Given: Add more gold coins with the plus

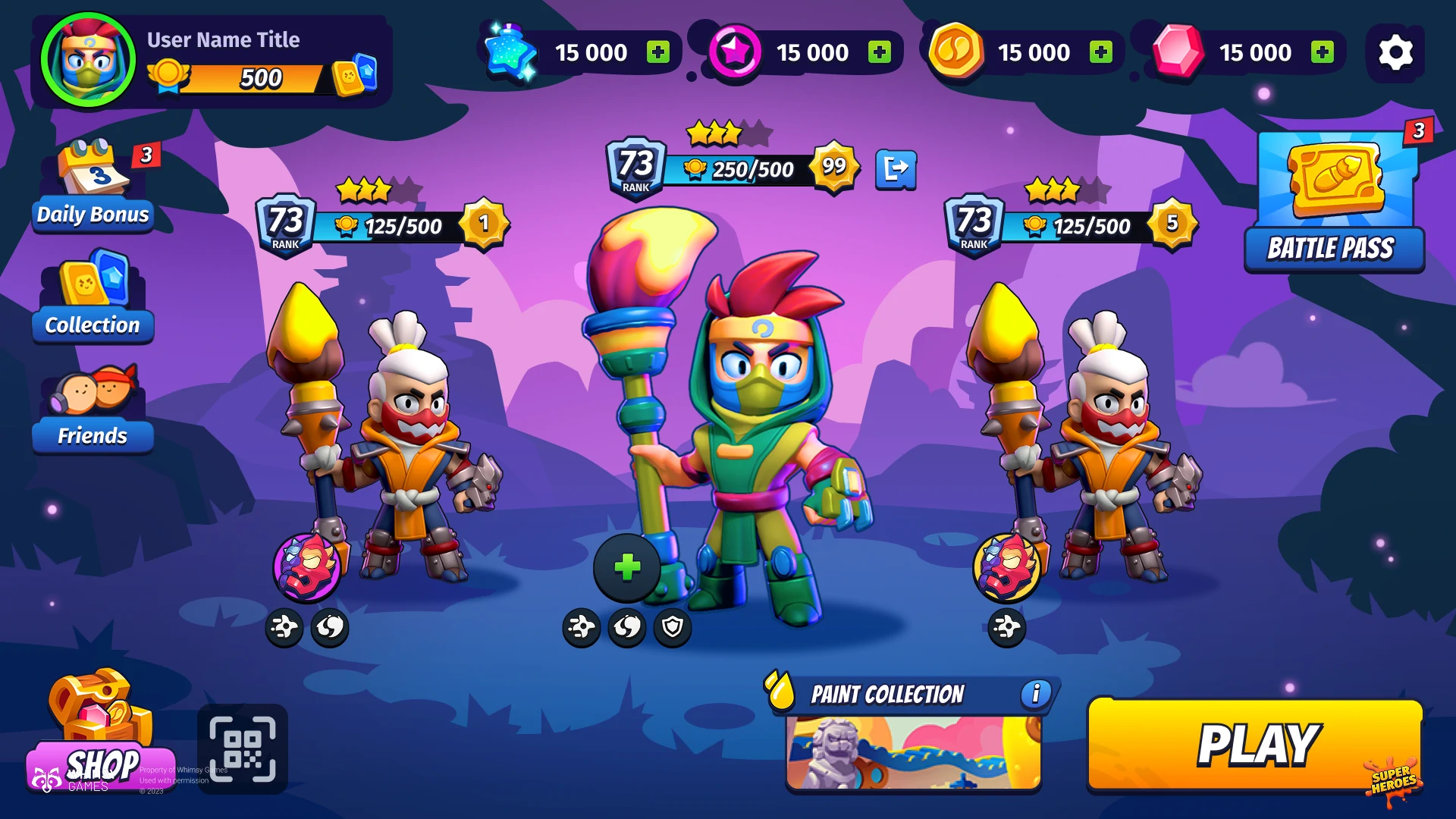Looking at the screenshot, I should [1100, 52].
